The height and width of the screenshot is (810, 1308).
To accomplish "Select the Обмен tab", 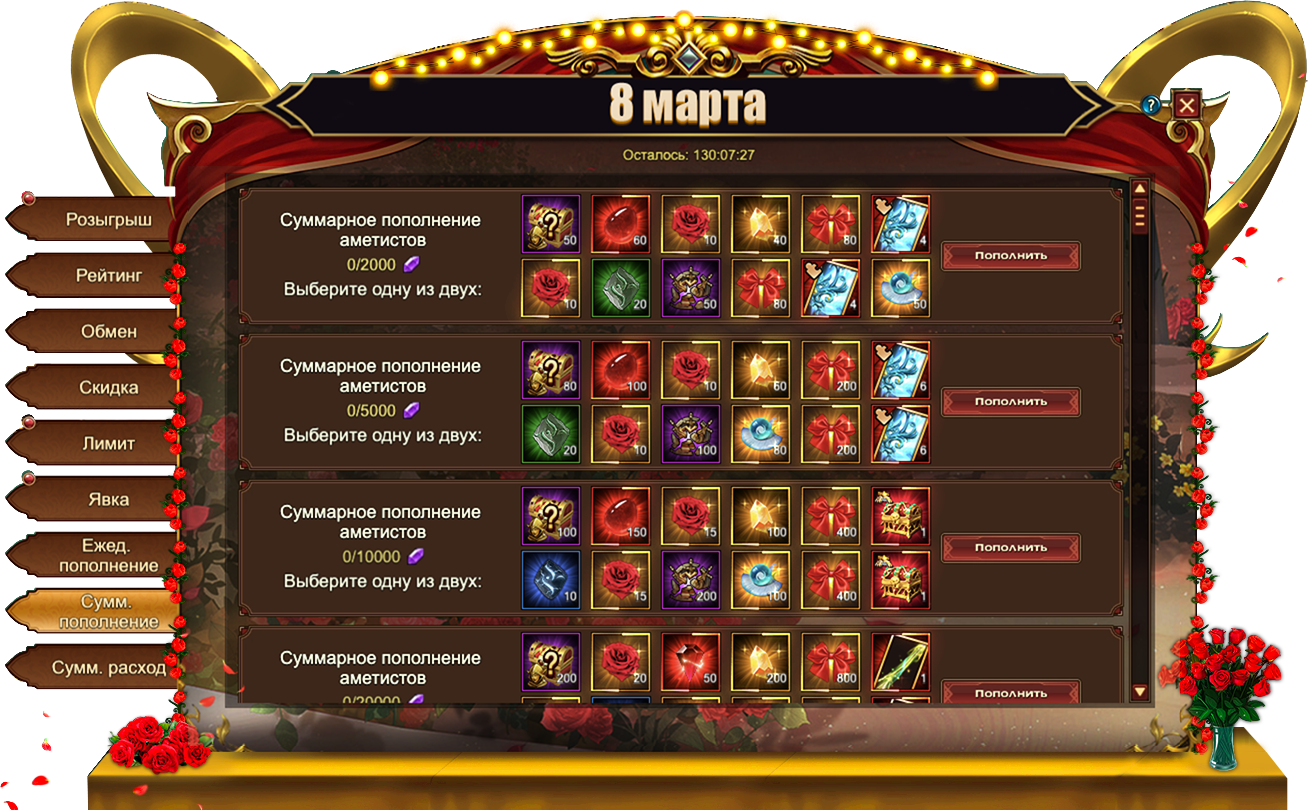I will point(108,331).
